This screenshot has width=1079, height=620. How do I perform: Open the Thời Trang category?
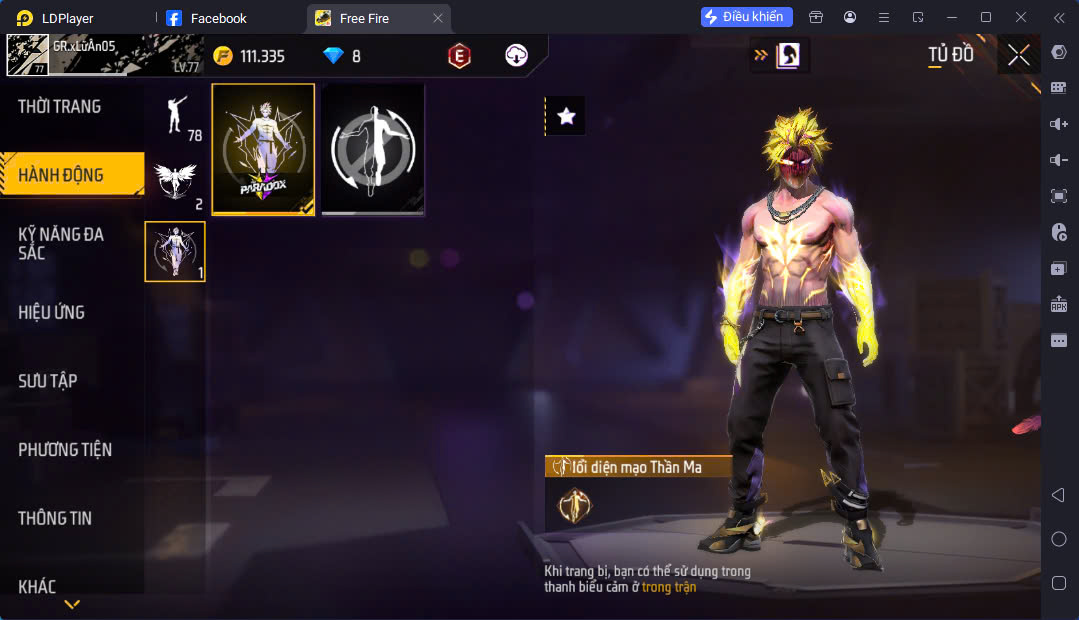60,107
